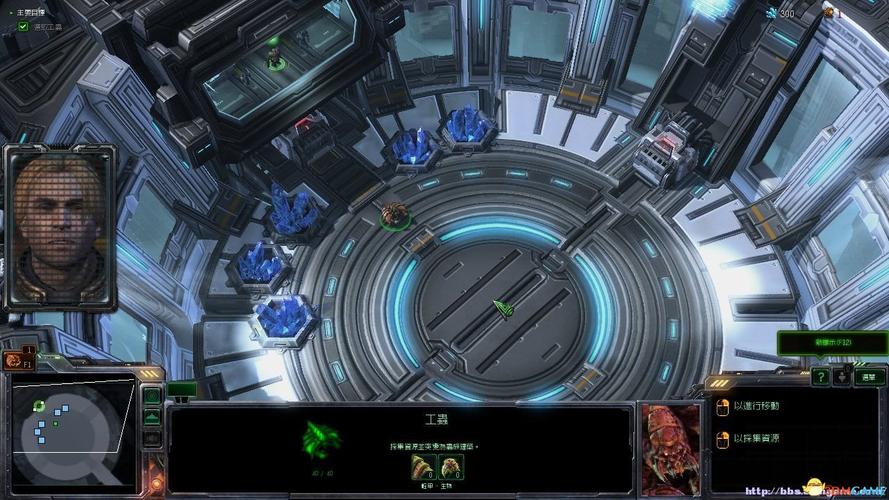
Task: Select the drone unit with the selection circle
Action: coord(394,215)
